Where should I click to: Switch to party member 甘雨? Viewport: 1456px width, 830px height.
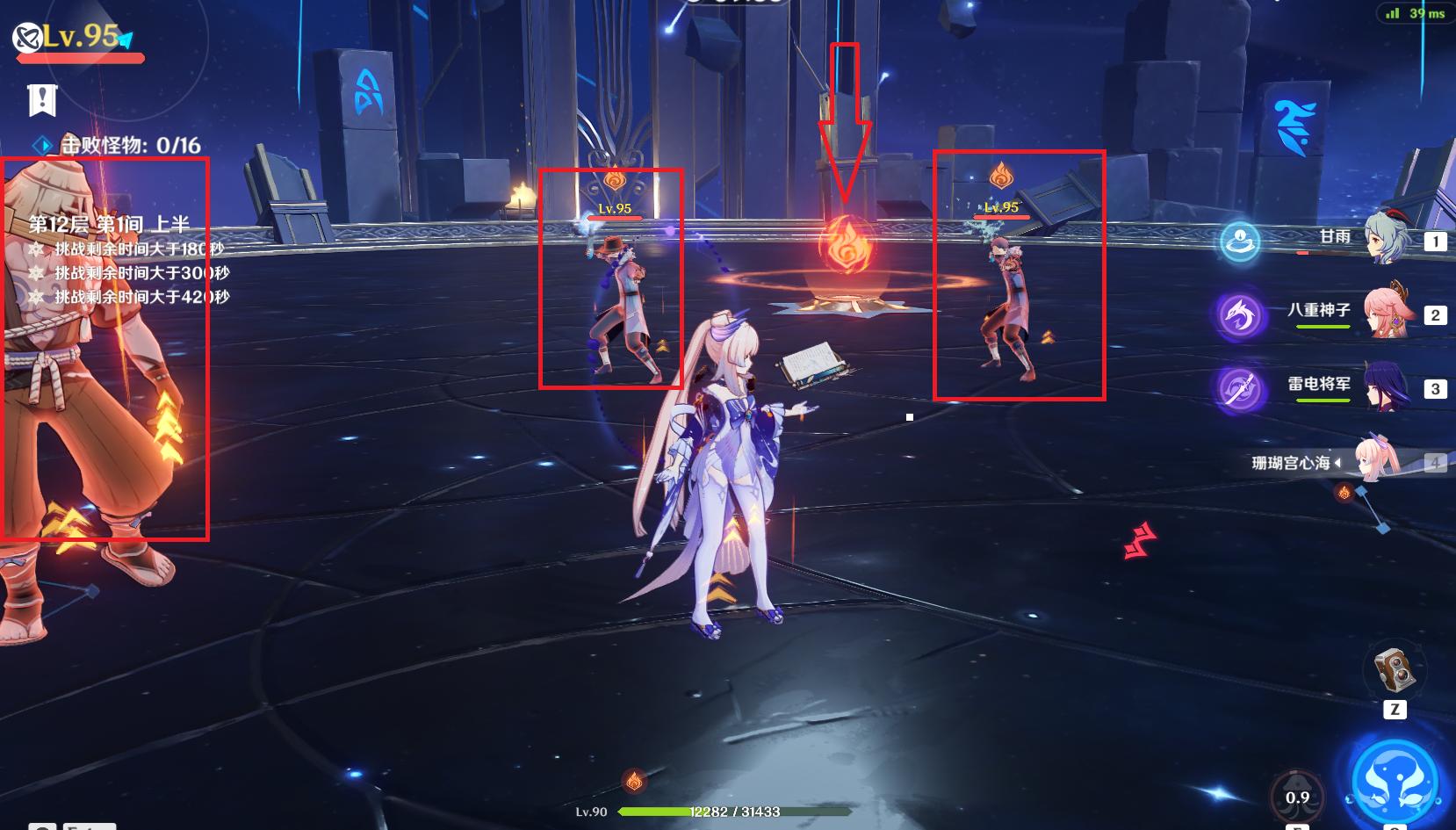point(1386,238)
